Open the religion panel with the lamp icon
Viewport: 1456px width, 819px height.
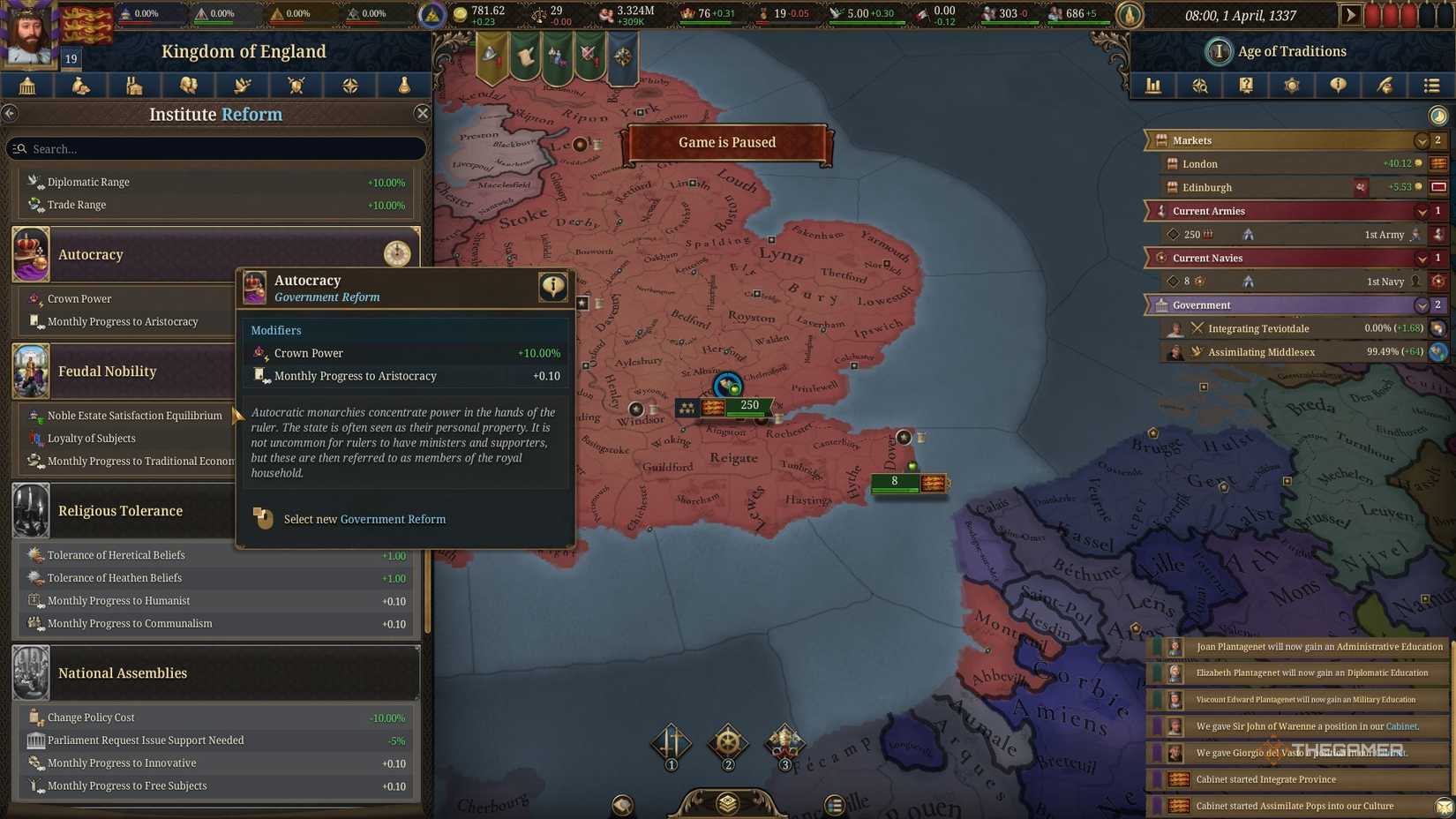[x=403, y=86]
